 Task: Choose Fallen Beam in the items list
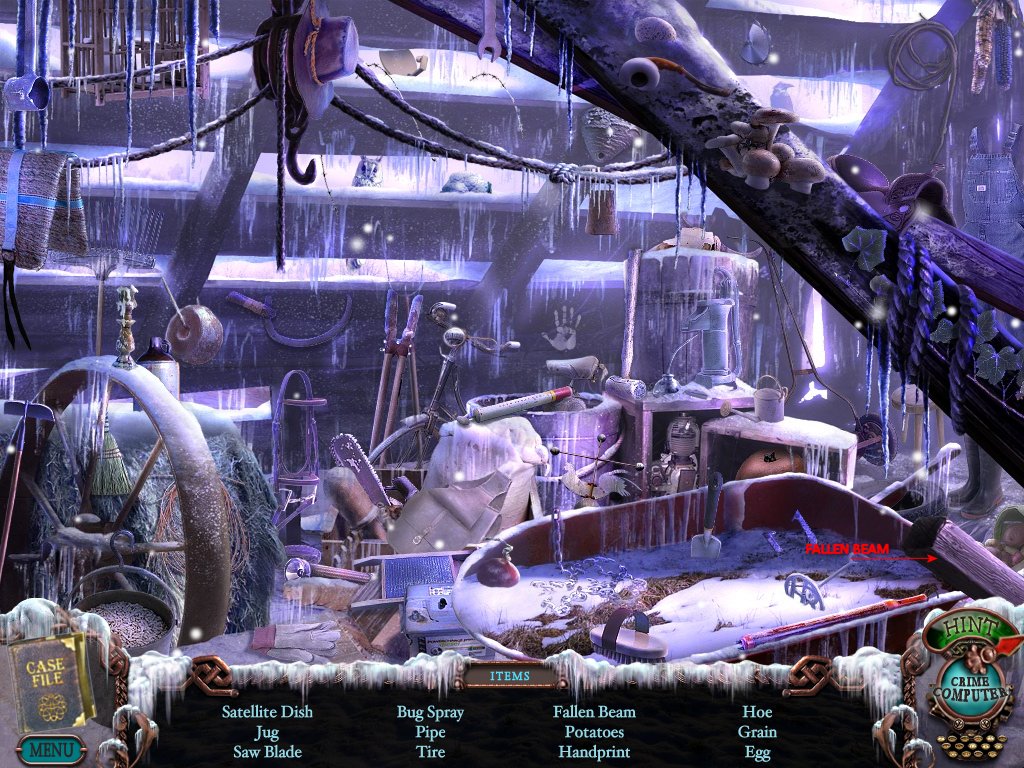point(594,712)
